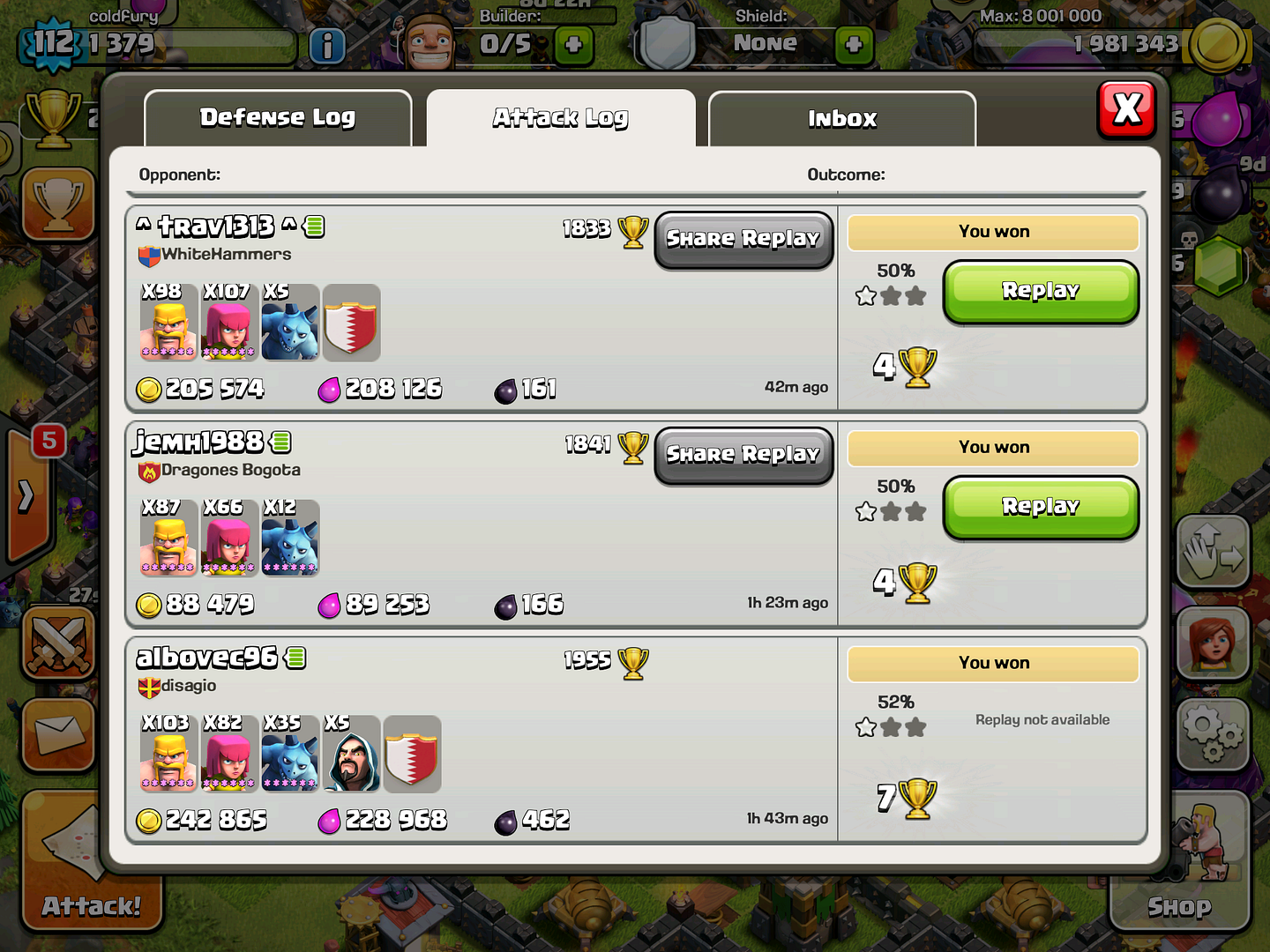The image size is (1270, 952).
Task: Expand the side panel arrow with red 5 badge
Action: (28, 495)
